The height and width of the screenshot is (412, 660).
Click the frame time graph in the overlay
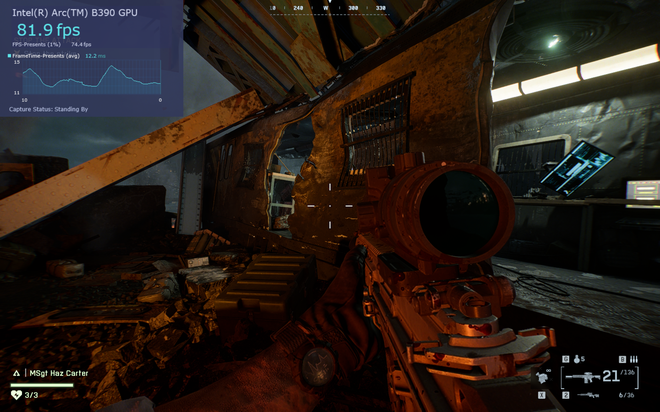[87, 80]
